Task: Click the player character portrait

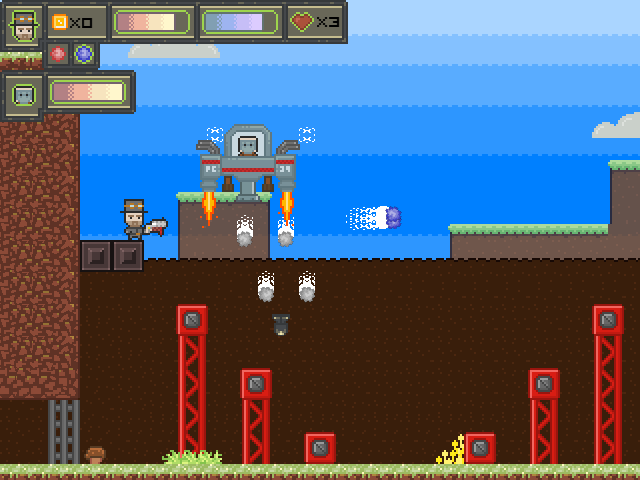Action: (22, 24)
